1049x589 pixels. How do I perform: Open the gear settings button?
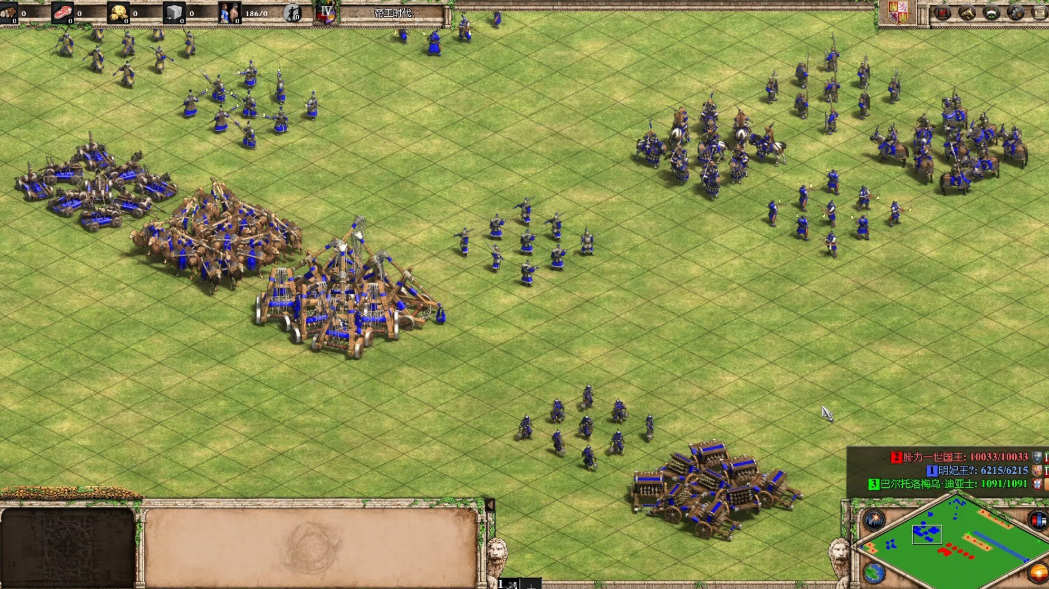click(x=1016, y=13)
